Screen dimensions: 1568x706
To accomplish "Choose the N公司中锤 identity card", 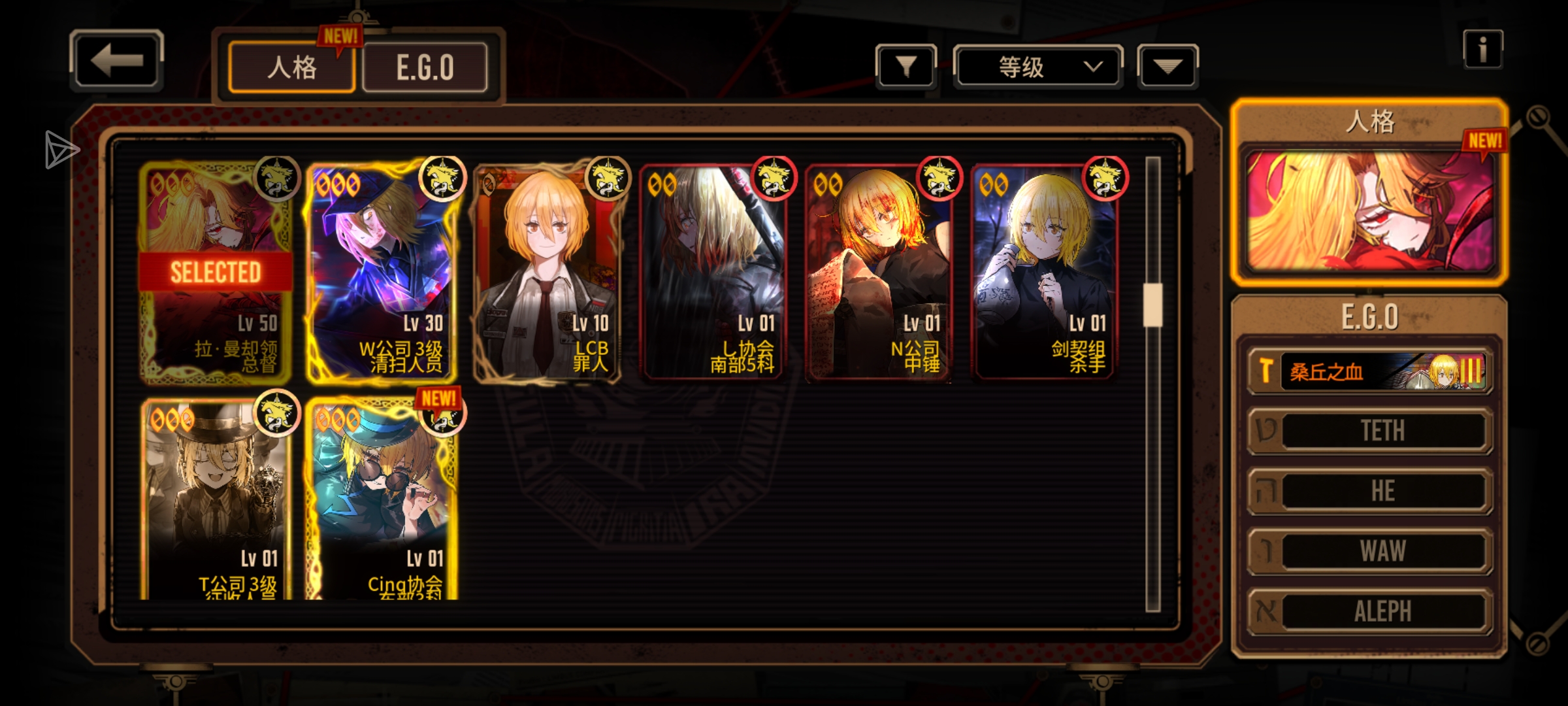I will (x=879, y=272).
